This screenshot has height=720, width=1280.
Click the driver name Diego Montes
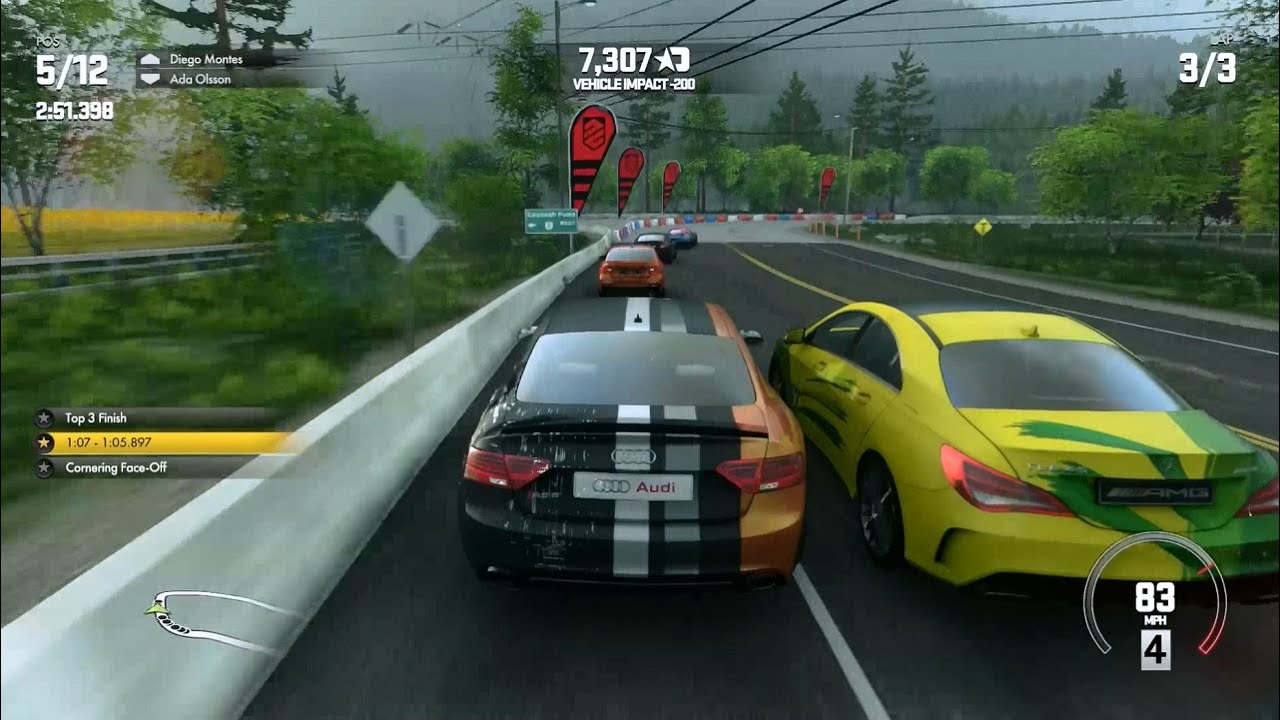[207, 61]
